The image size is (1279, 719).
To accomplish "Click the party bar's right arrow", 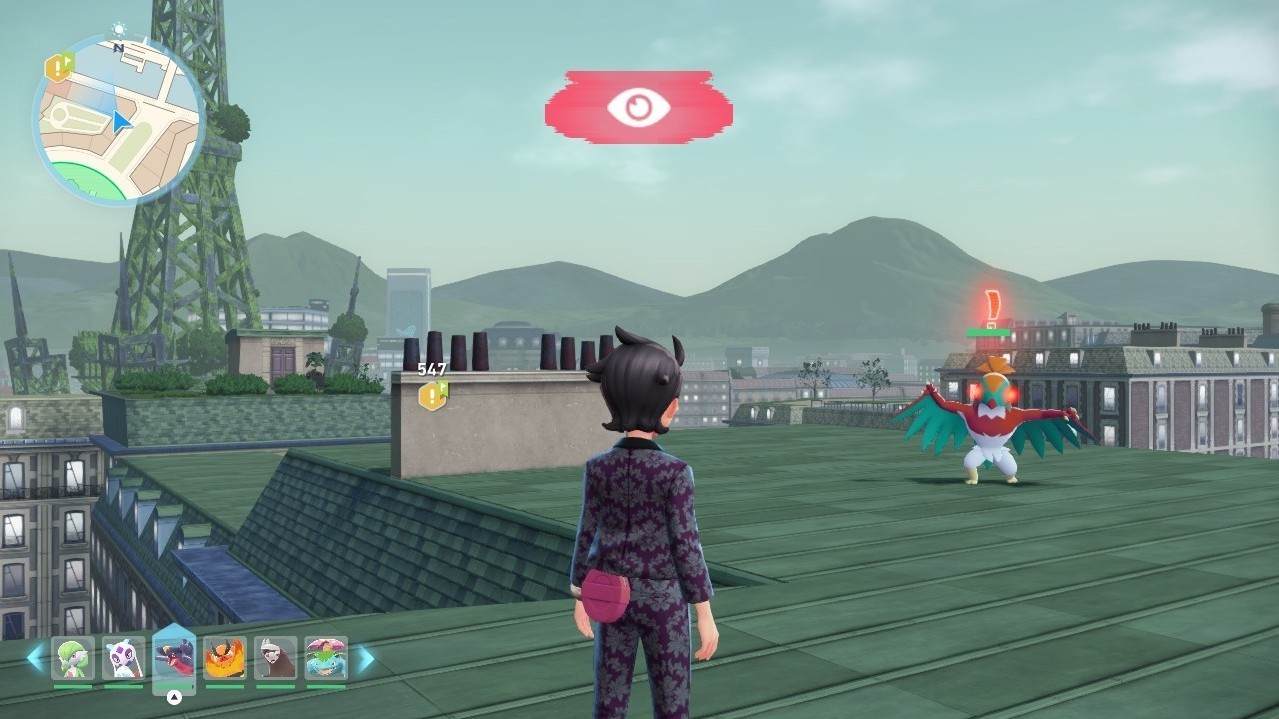I will [x=366, y=658].
